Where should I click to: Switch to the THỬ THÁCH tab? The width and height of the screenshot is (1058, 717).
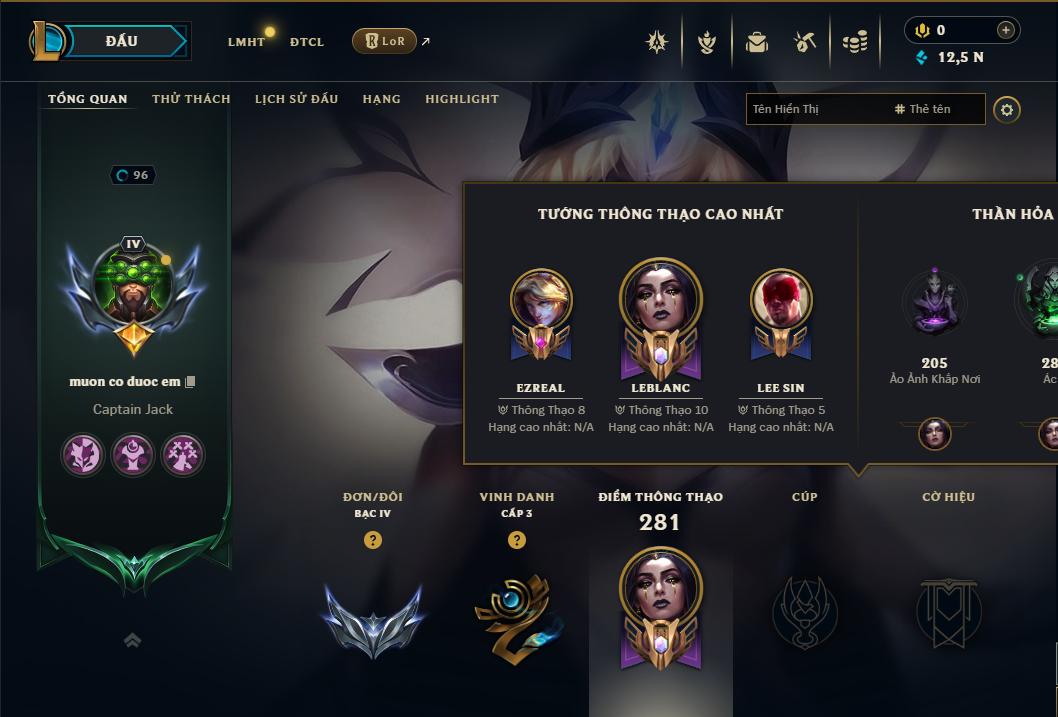click(191, 99)
